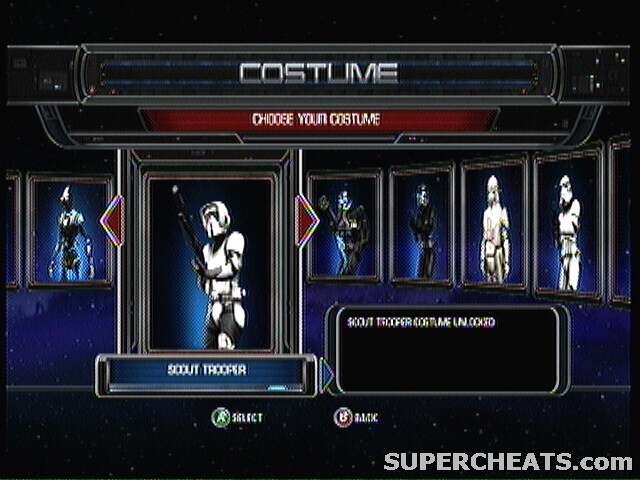Choose the blue droid costume thumbnail

tap(69, 232)
